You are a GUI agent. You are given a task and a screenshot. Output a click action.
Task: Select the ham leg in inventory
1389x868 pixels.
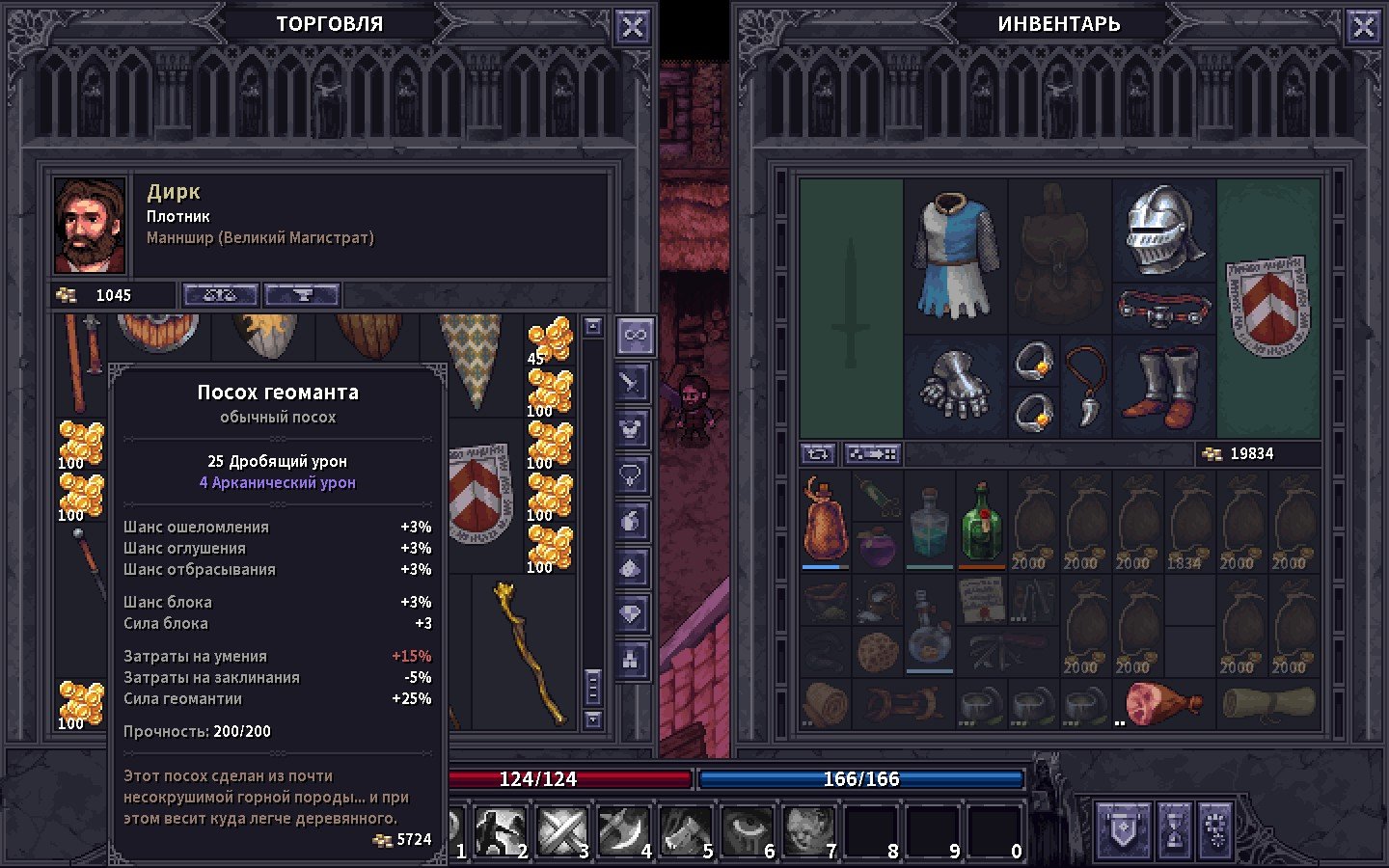coord(1160,703)
